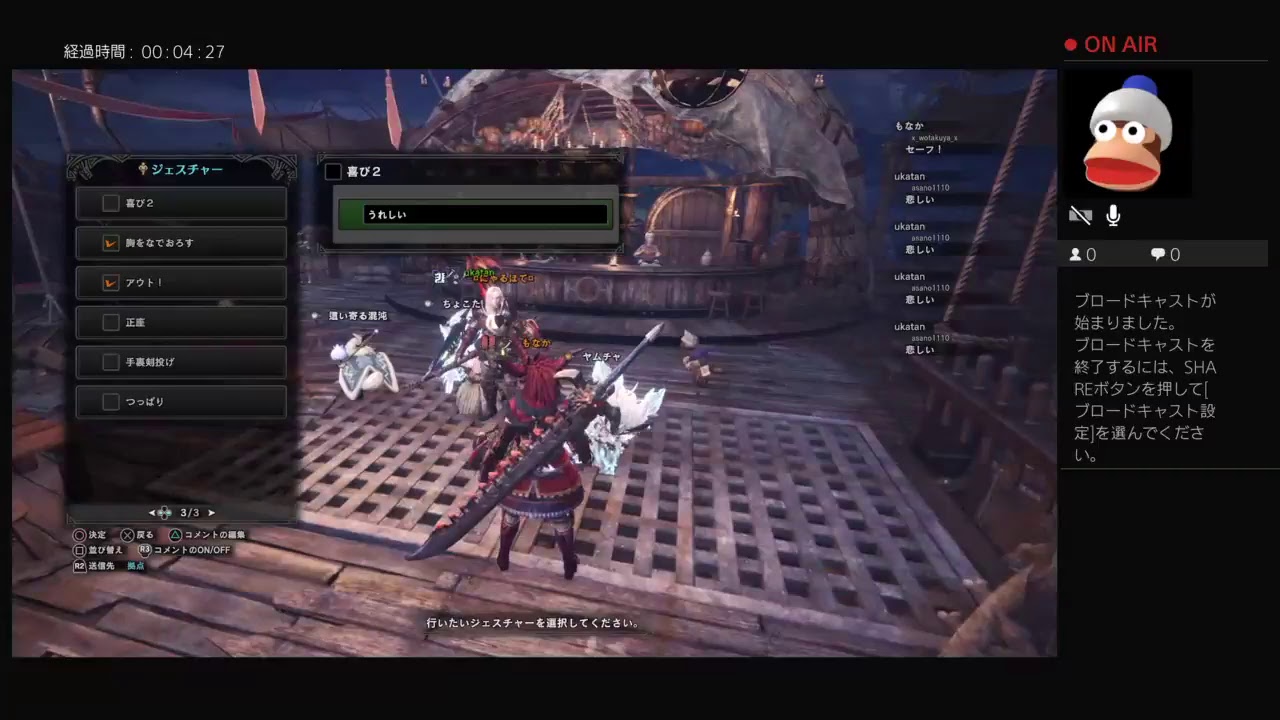Click the circle 決定 confirm button icon

pos(79,535)
